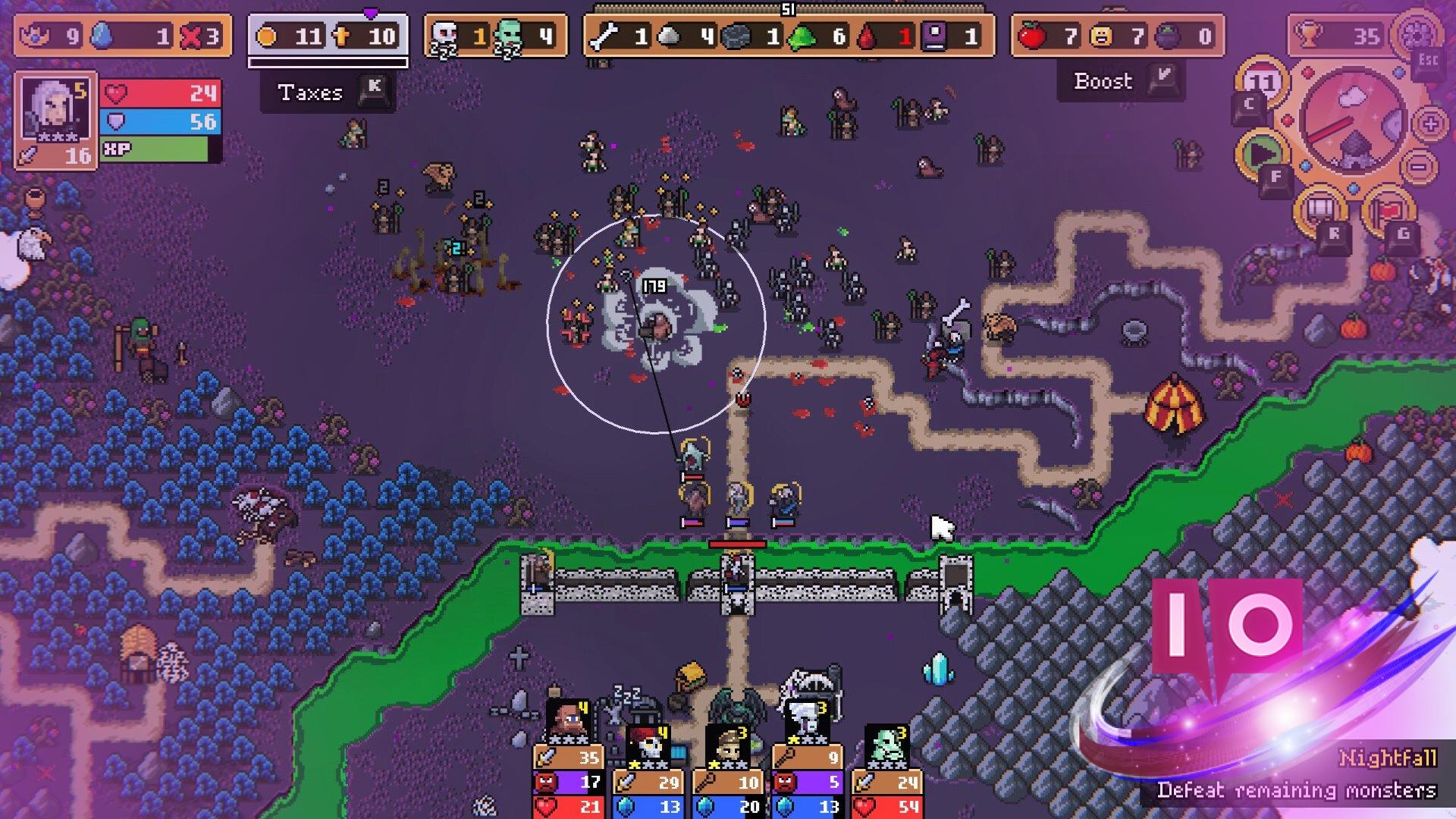Click the apple food resource icon
The image size is (1456, 819).
[x=1034, y=34]
